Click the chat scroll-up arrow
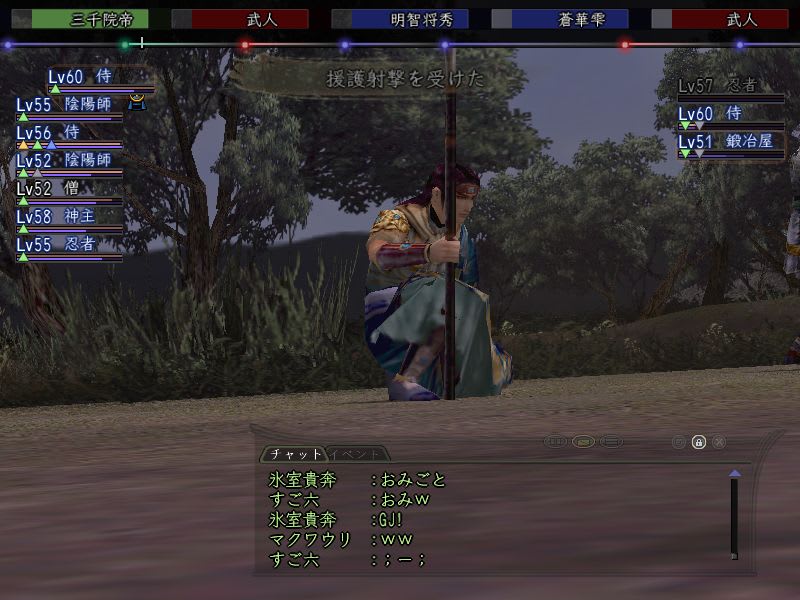 (x=734, y=473)
